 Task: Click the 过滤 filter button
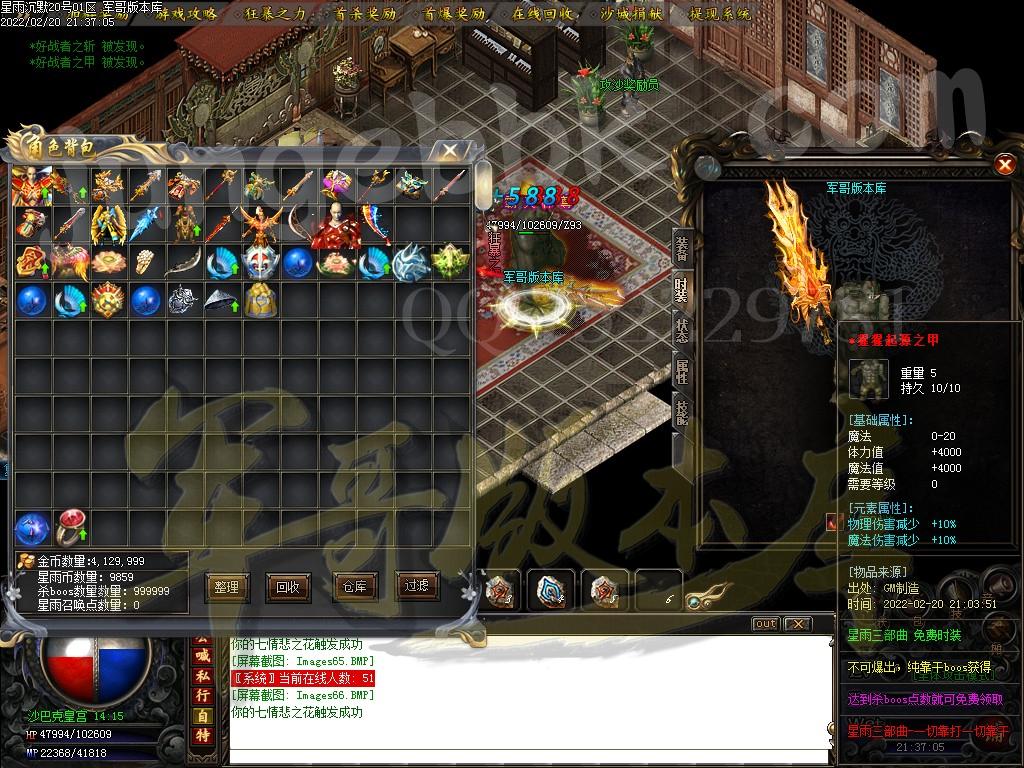click(416, 585)
